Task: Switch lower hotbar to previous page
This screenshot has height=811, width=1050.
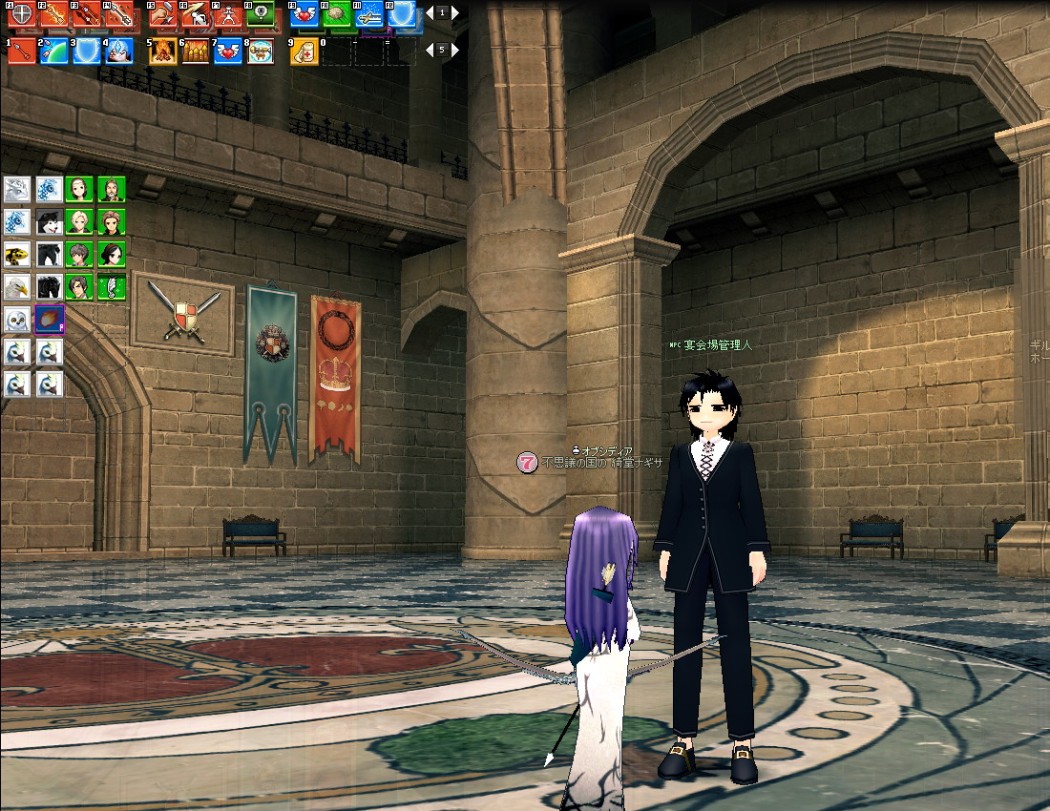Action: point(428,49)
